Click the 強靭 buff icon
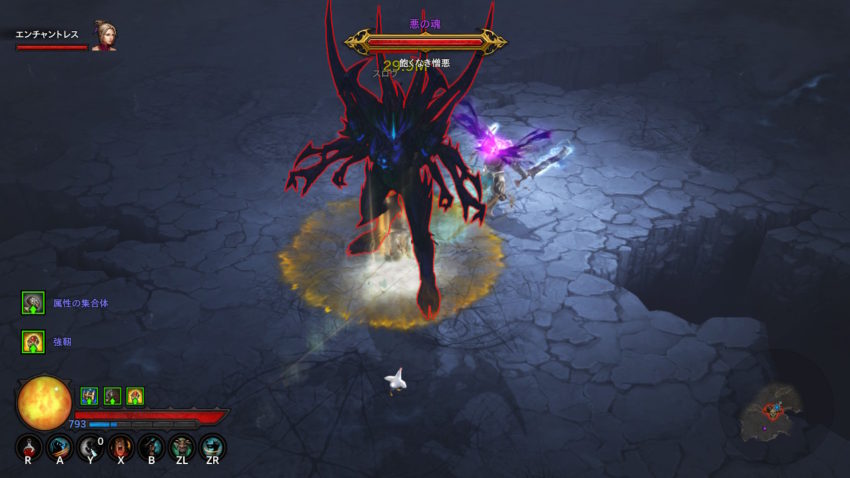The width and height of the screenshot is (850, 478). tap(33, 341)
